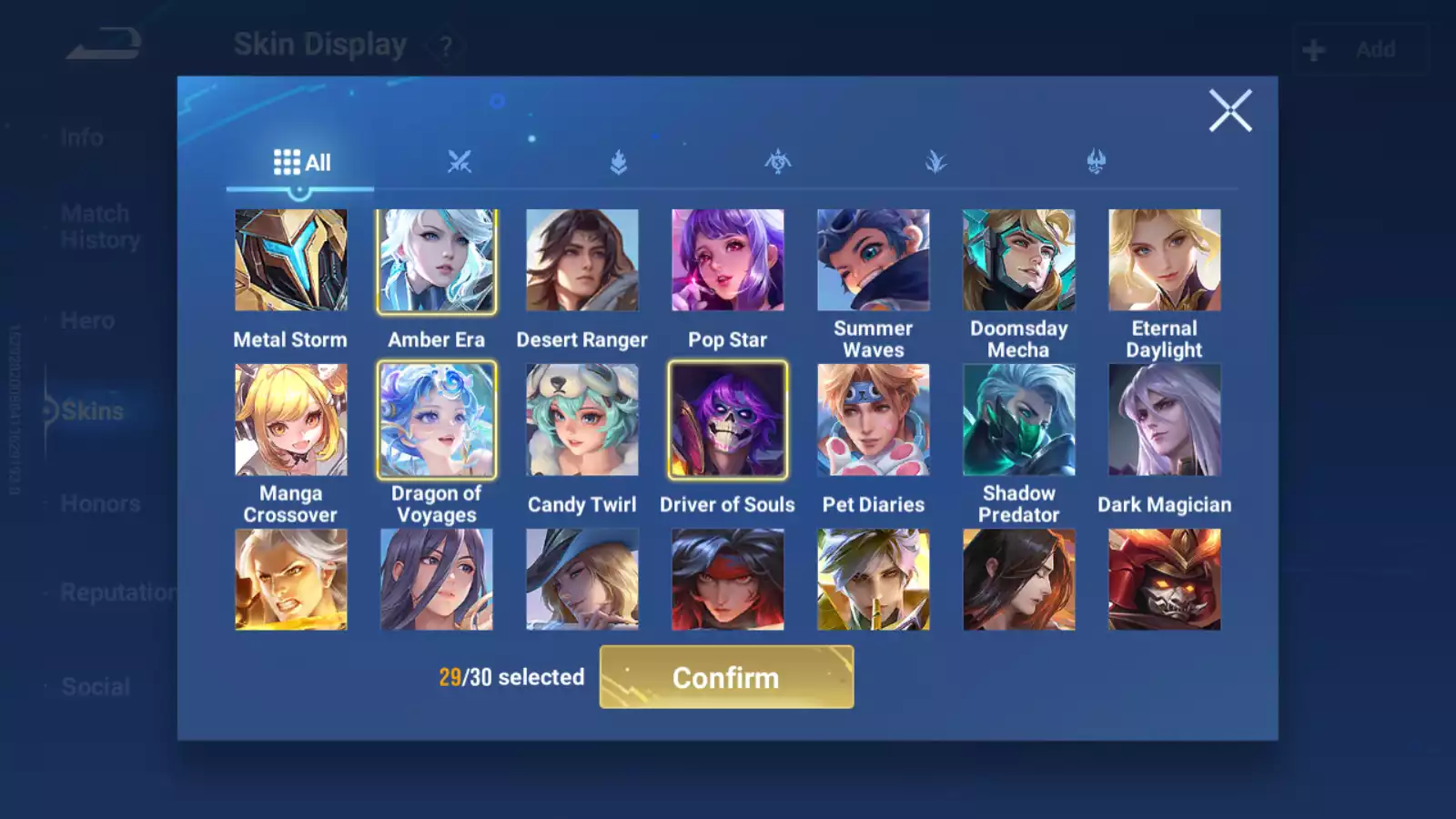Choose the Candy Twirl skin

pos(582,420)
